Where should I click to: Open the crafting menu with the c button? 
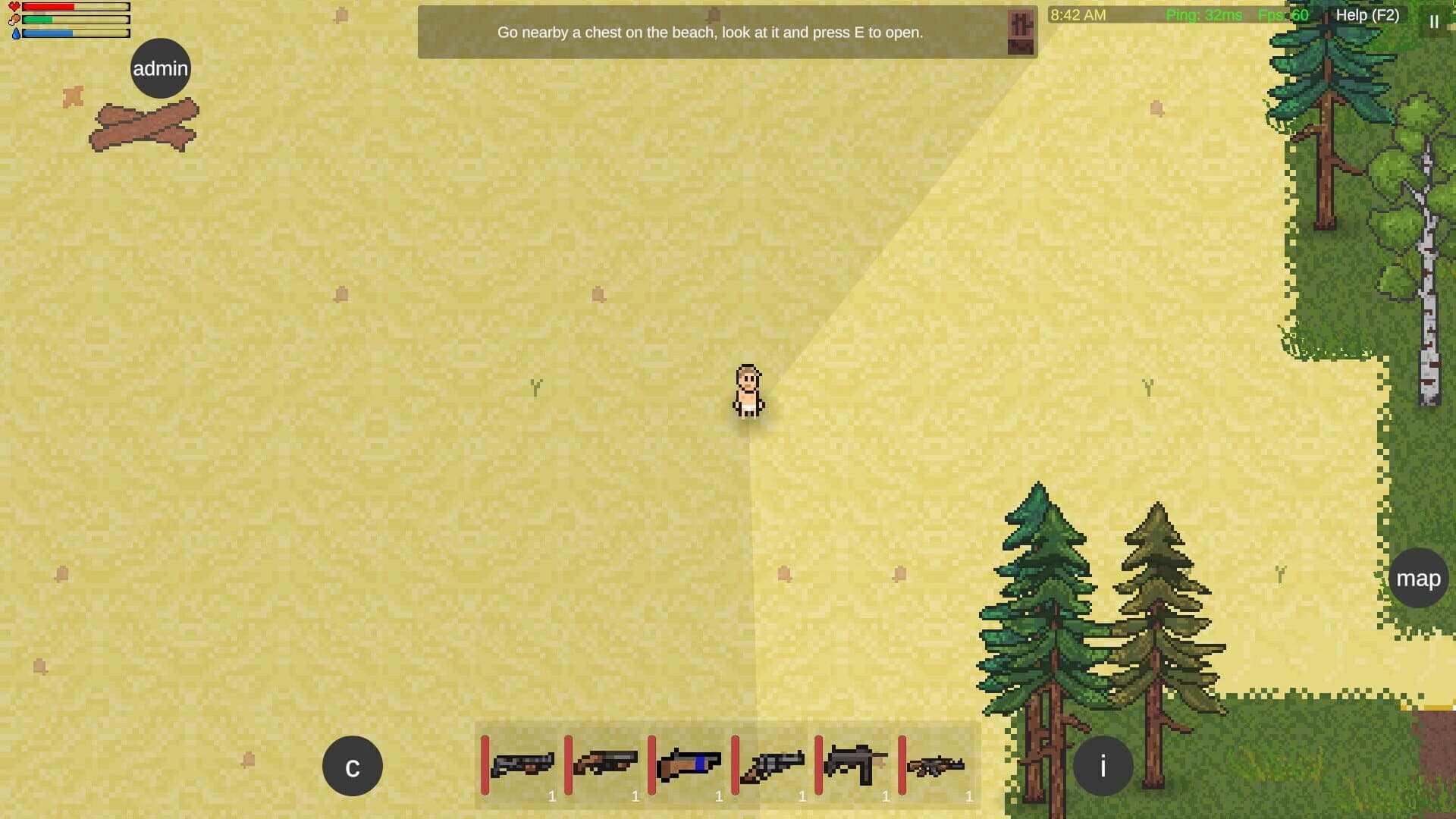coord(352,765)
